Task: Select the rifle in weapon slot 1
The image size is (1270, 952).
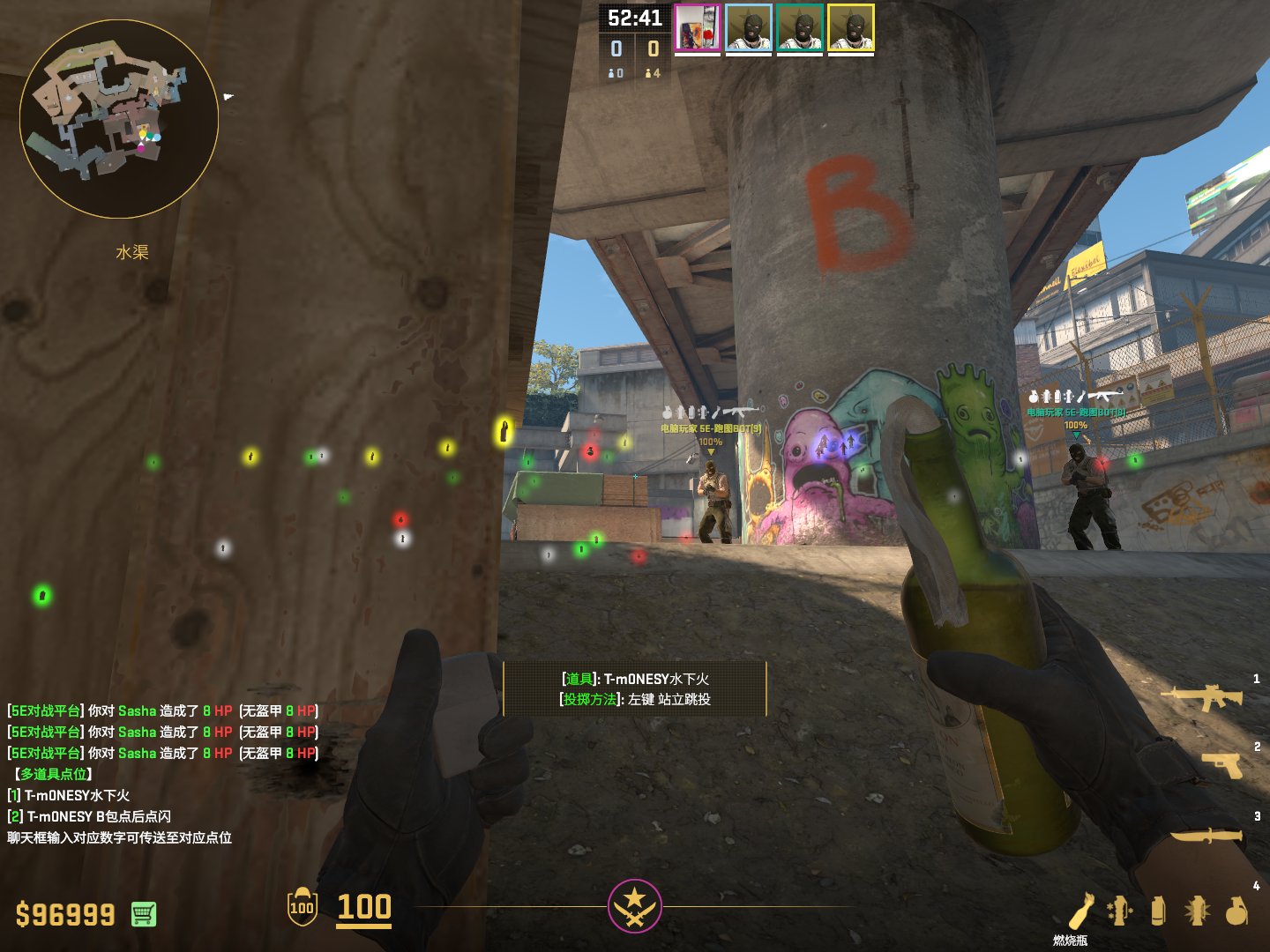Action: pyautogui.click(x=1202, y=697)
